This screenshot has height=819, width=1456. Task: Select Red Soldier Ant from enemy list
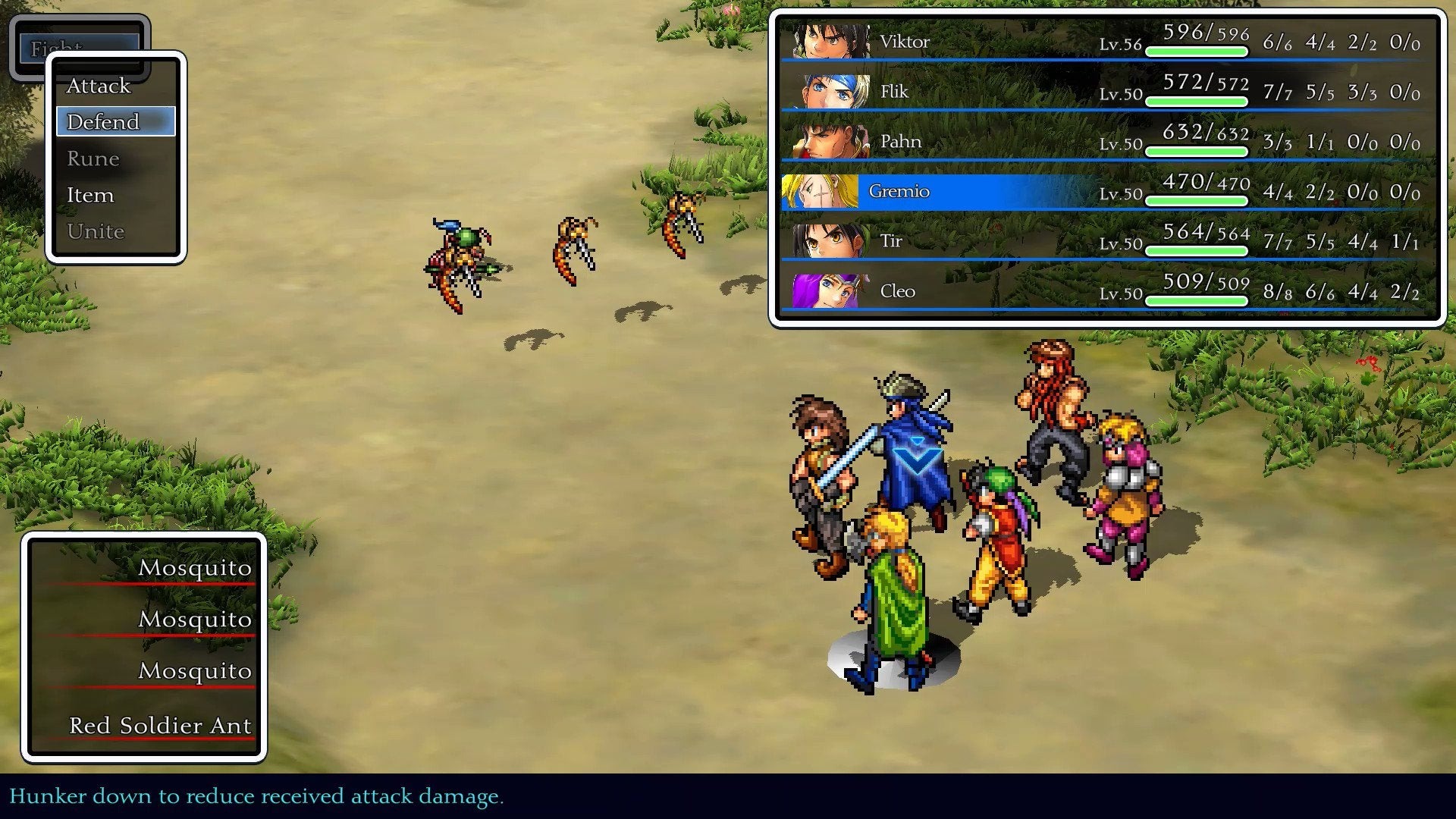click(160, 724)
